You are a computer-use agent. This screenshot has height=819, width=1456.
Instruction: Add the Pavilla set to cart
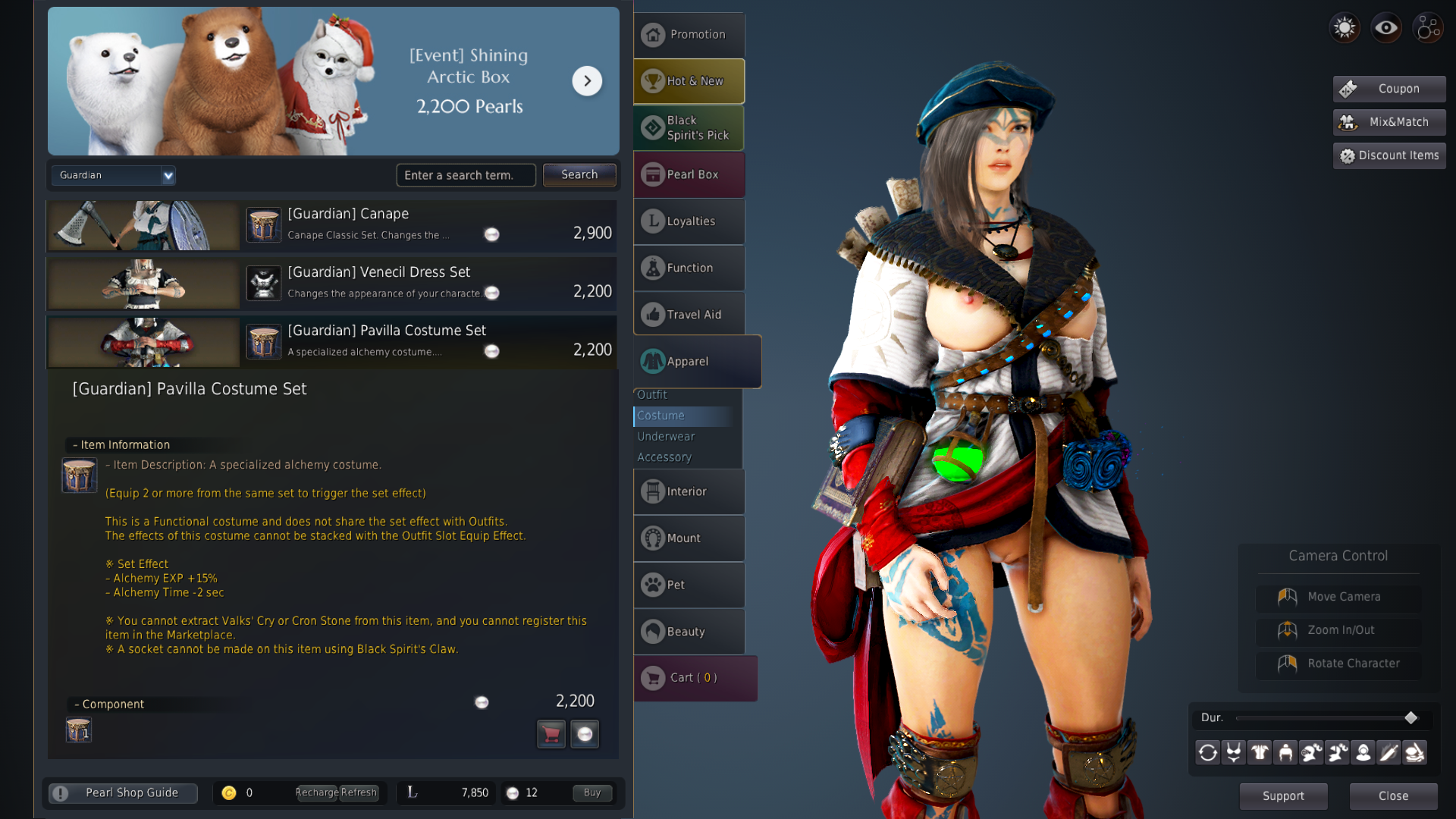click(551, 734)
